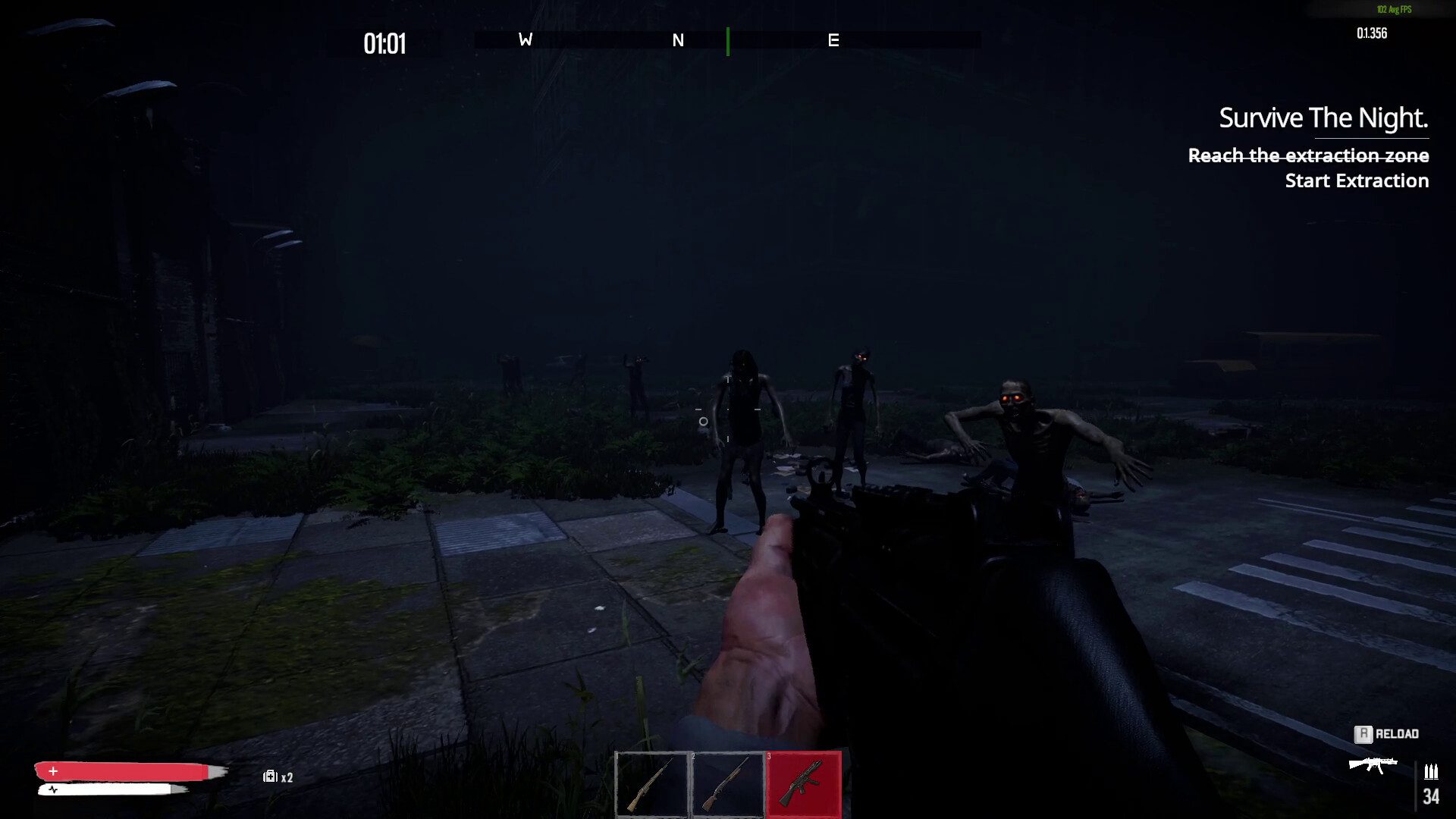
Task: Click the bullets icon above the 34 counter
Action: coord(1432,772)
